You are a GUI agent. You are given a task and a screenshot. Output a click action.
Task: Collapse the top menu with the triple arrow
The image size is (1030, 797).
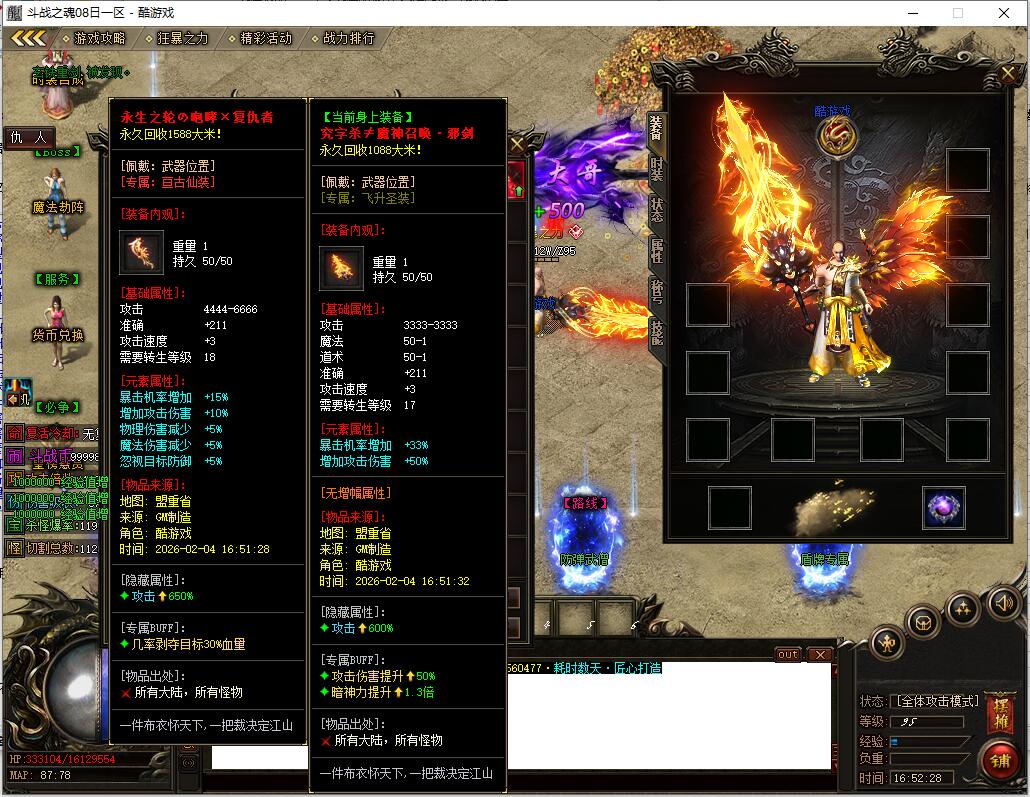(x=28, y=38)
